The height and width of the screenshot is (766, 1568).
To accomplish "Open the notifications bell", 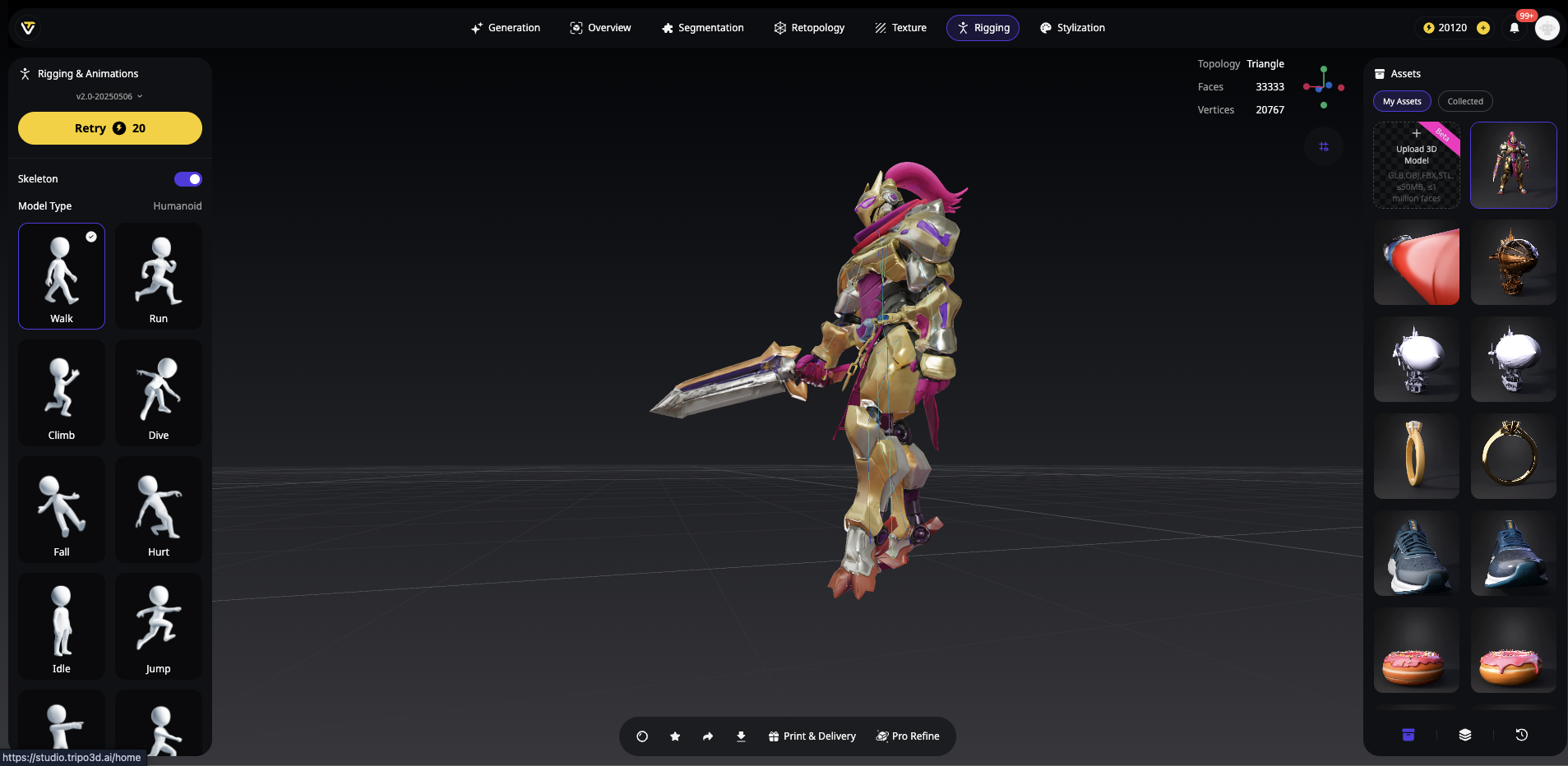I will (x=1515, y=28).
